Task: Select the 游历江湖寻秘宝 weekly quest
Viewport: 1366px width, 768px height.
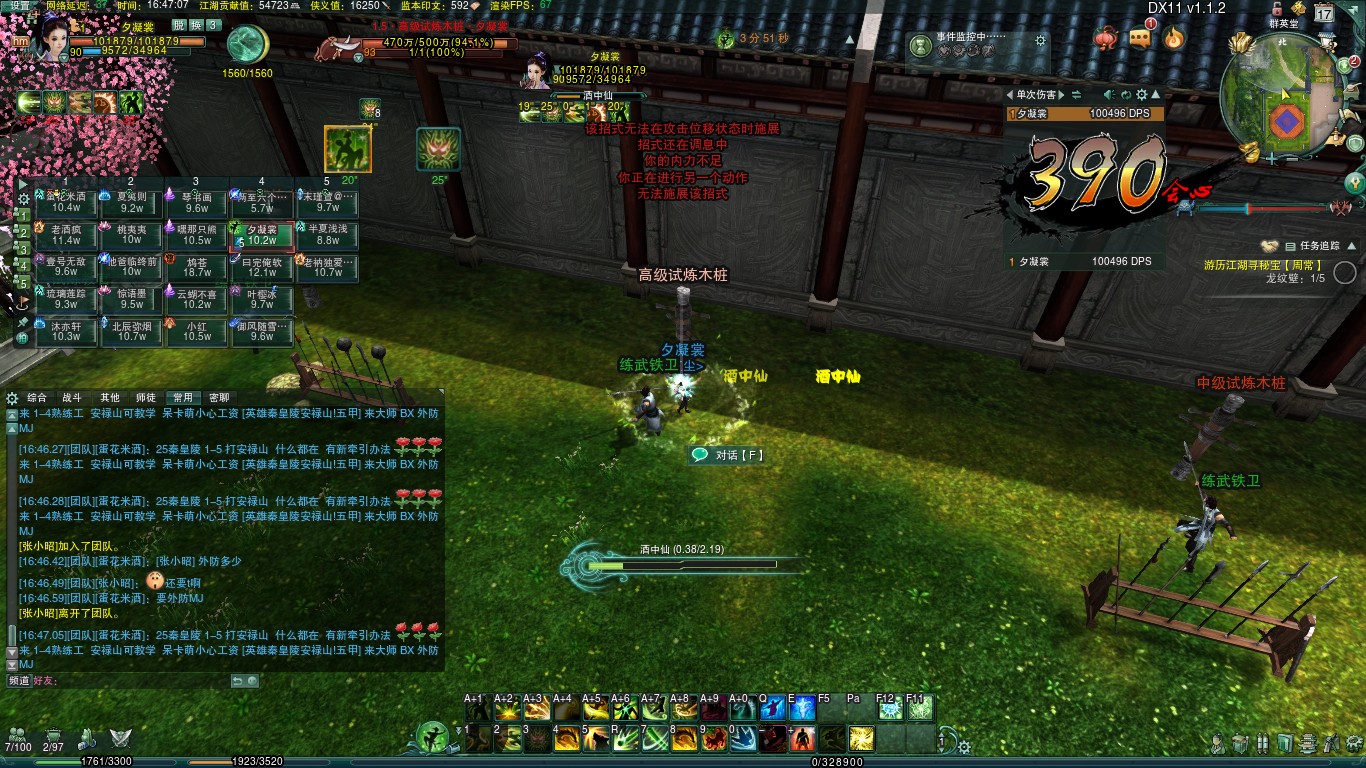Action: [x=1264, y=265]
